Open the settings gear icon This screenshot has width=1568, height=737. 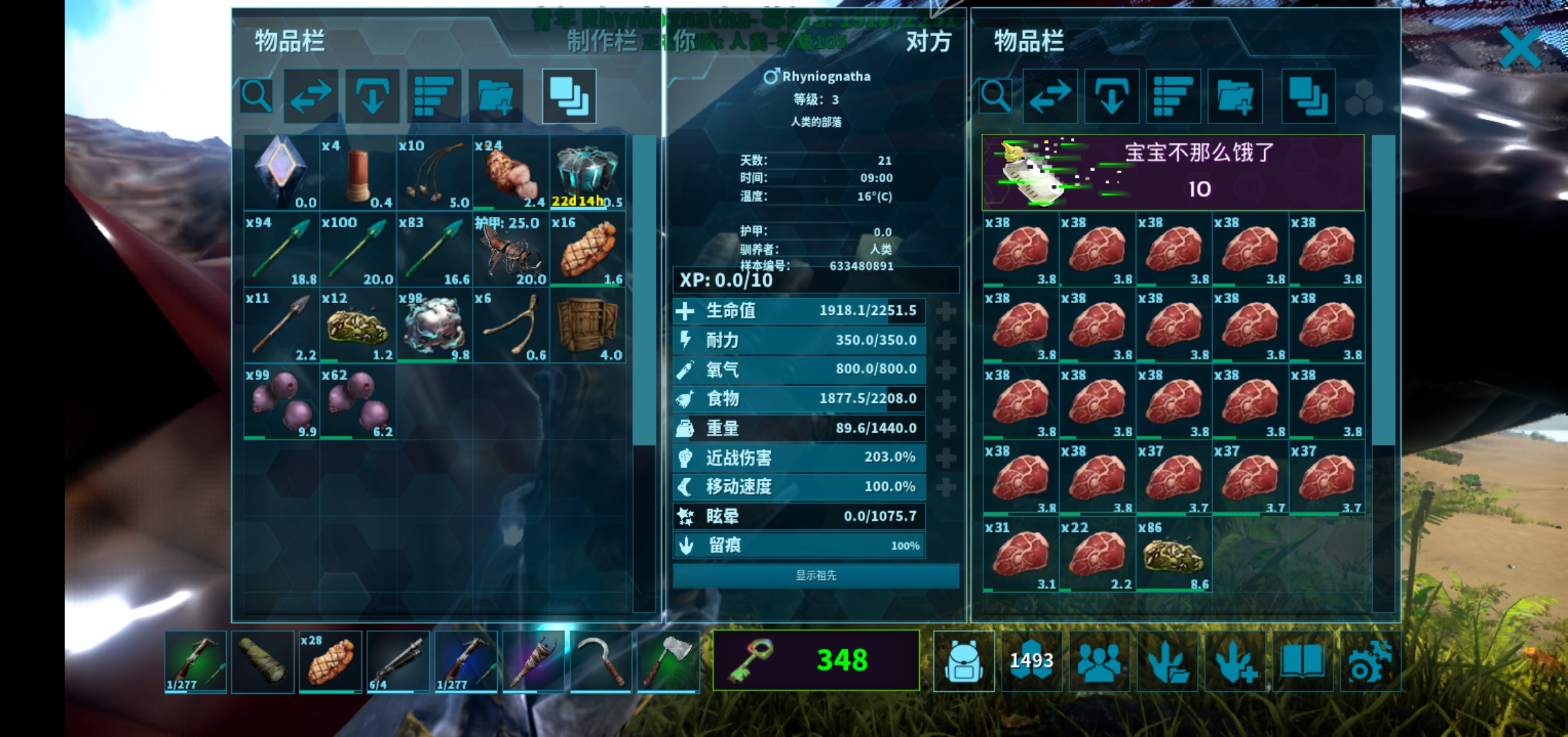1370,661
